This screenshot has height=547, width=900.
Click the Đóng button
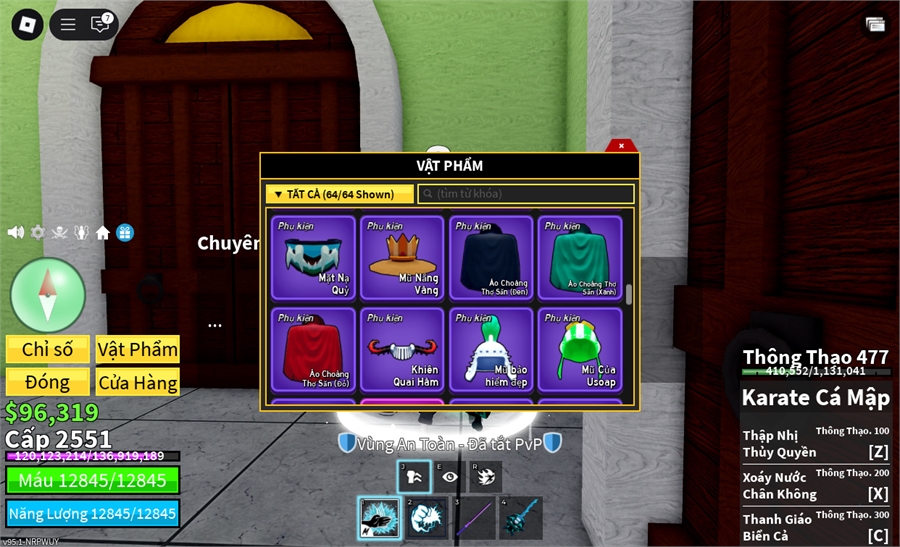pyautogui.click(x=48, y=382)
